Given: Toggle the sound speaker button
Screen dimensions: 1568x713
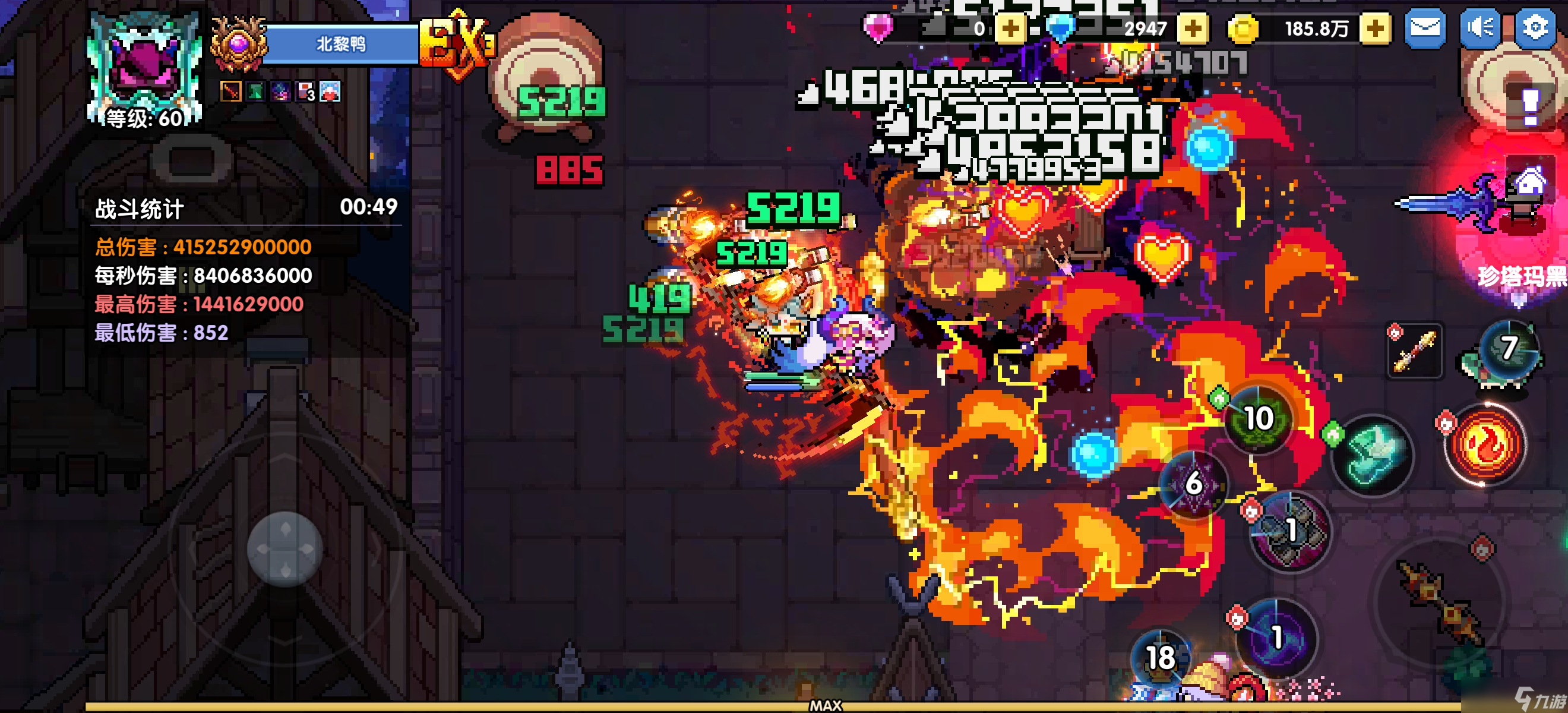Looking at the screenshot, I should point(1480,29).
